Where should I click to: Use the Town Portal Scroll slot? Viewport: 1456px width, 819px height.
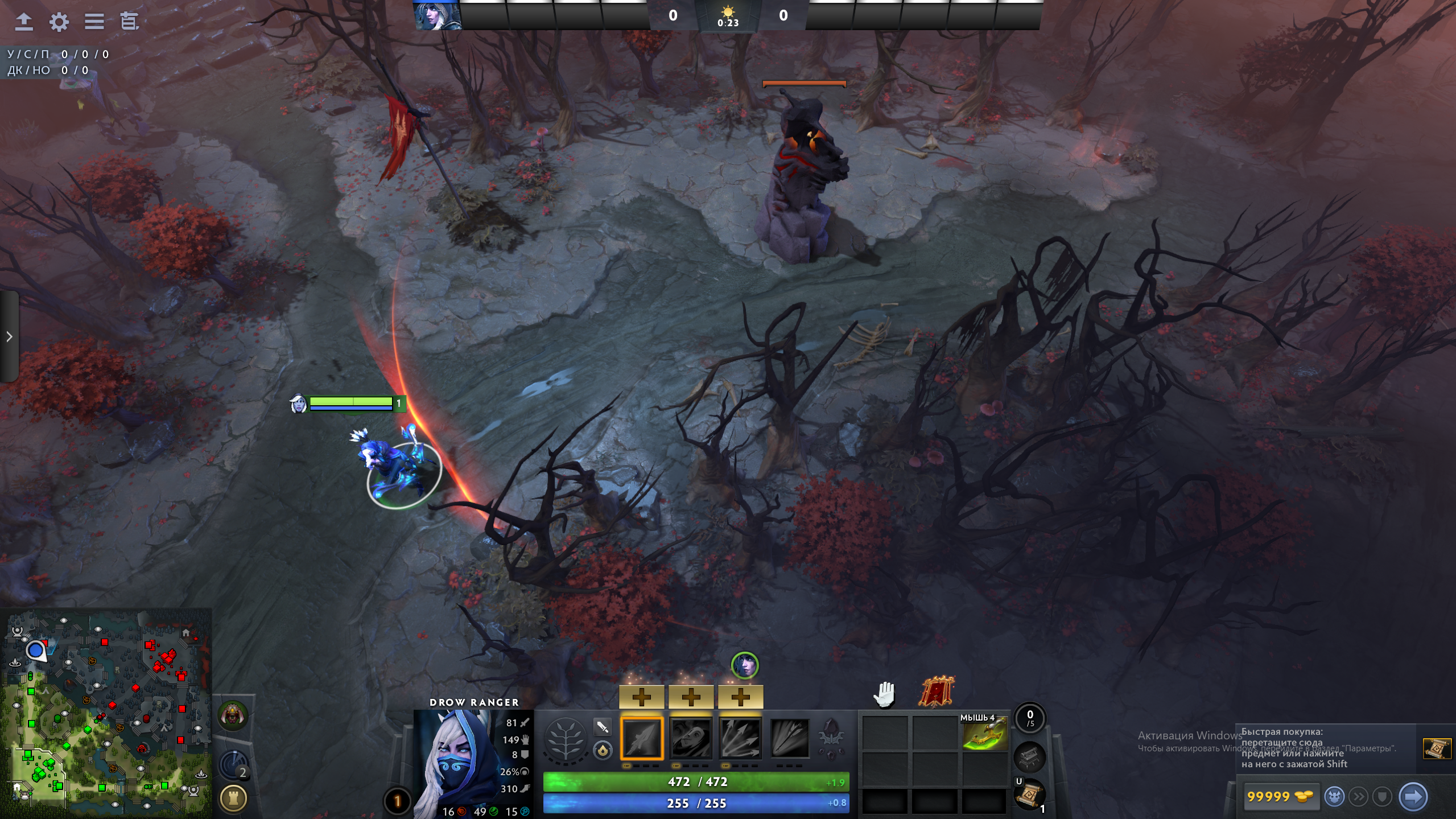[x=1028, y=794]
